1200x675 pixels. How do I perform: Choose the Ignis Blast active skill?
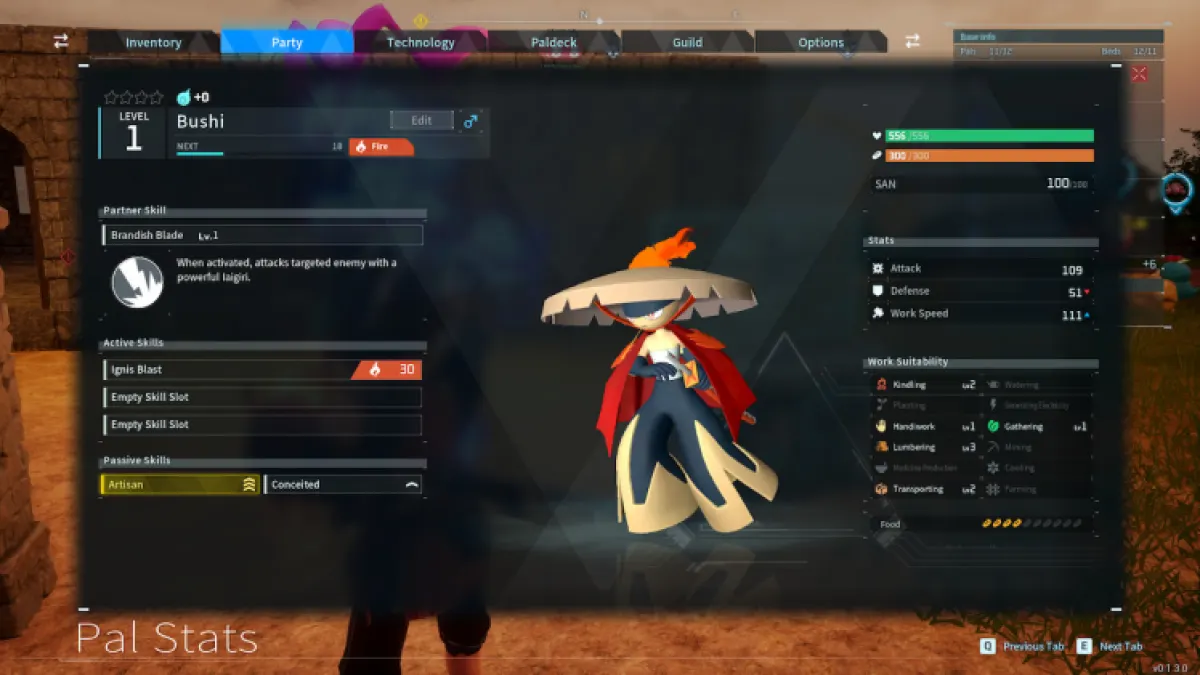(262, 370)
